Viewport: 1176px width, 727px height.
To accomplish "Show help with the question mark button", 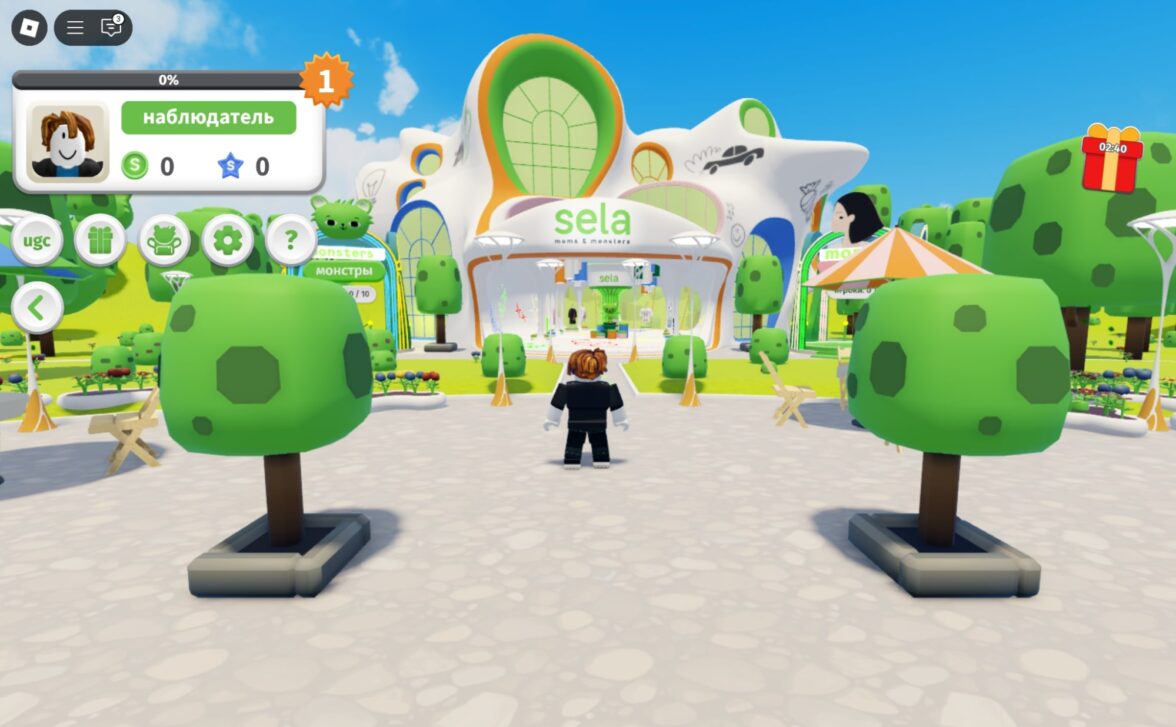I will 291,240.
